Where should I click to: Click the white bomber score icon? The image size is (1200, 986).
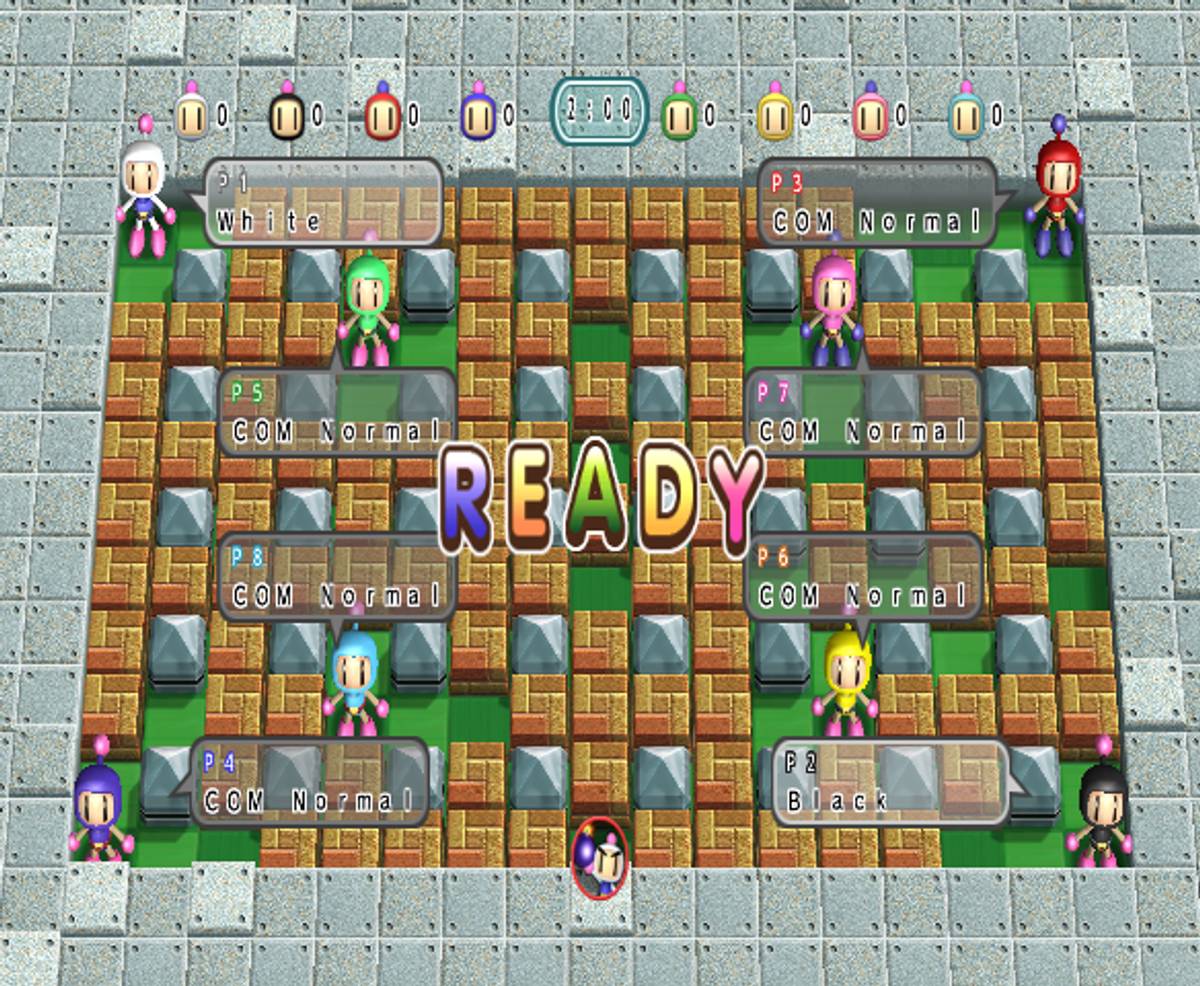pos(191,115)
